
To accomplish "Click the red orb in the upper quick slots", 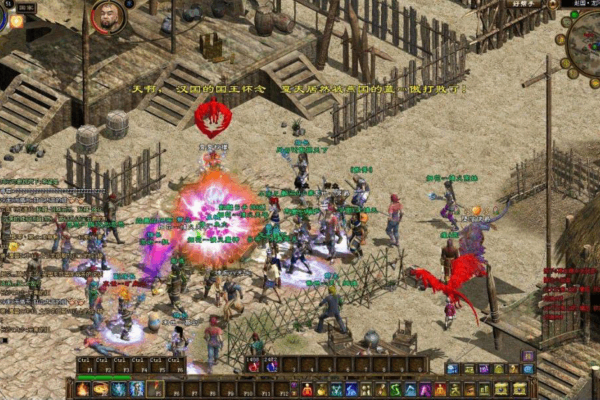I will pos(253,366).
